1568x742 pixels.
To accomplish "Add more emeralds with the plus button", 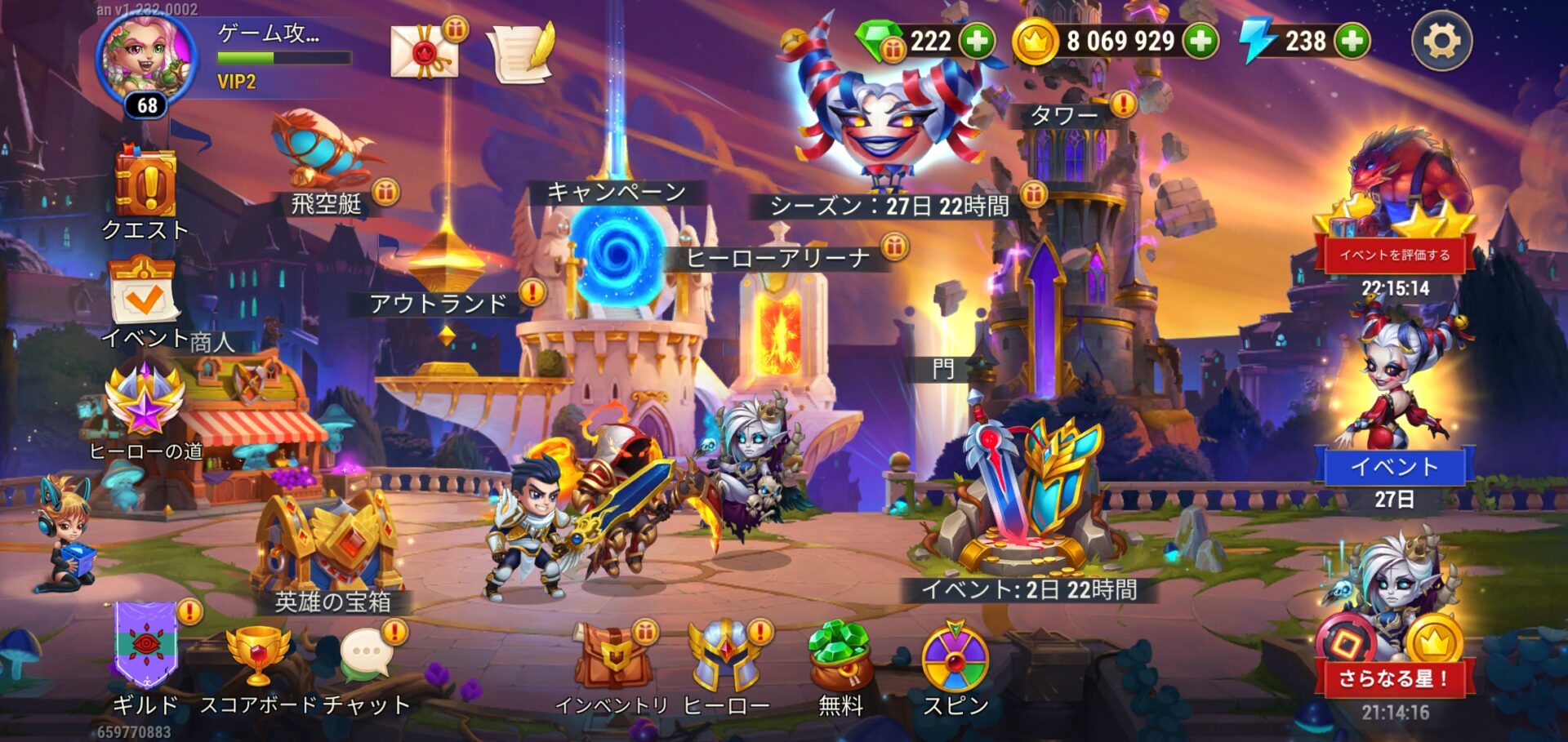I will click(x=977, y=41).
